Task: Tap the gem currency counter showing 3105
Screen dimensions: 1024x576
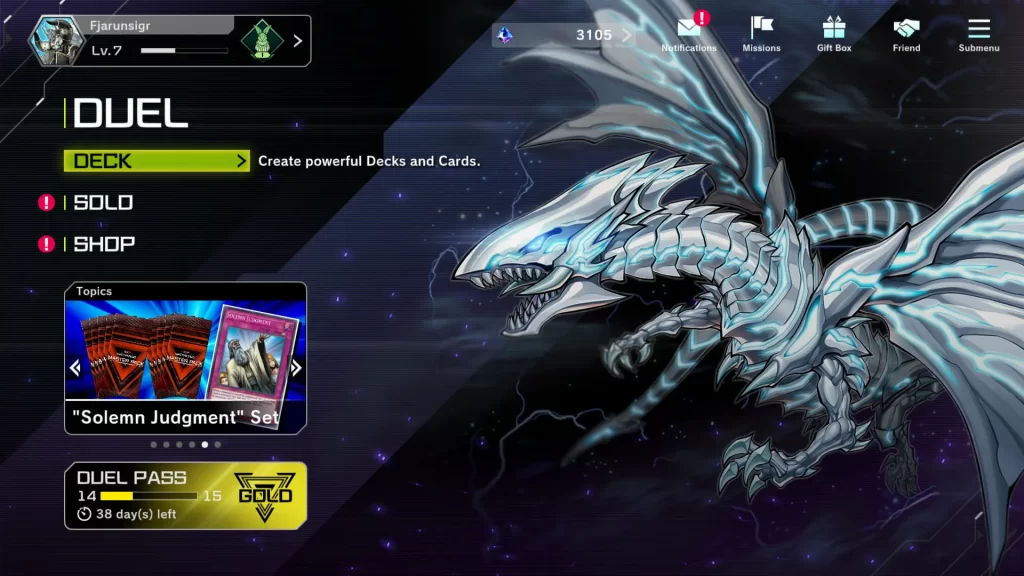Action: click(565, 36)
